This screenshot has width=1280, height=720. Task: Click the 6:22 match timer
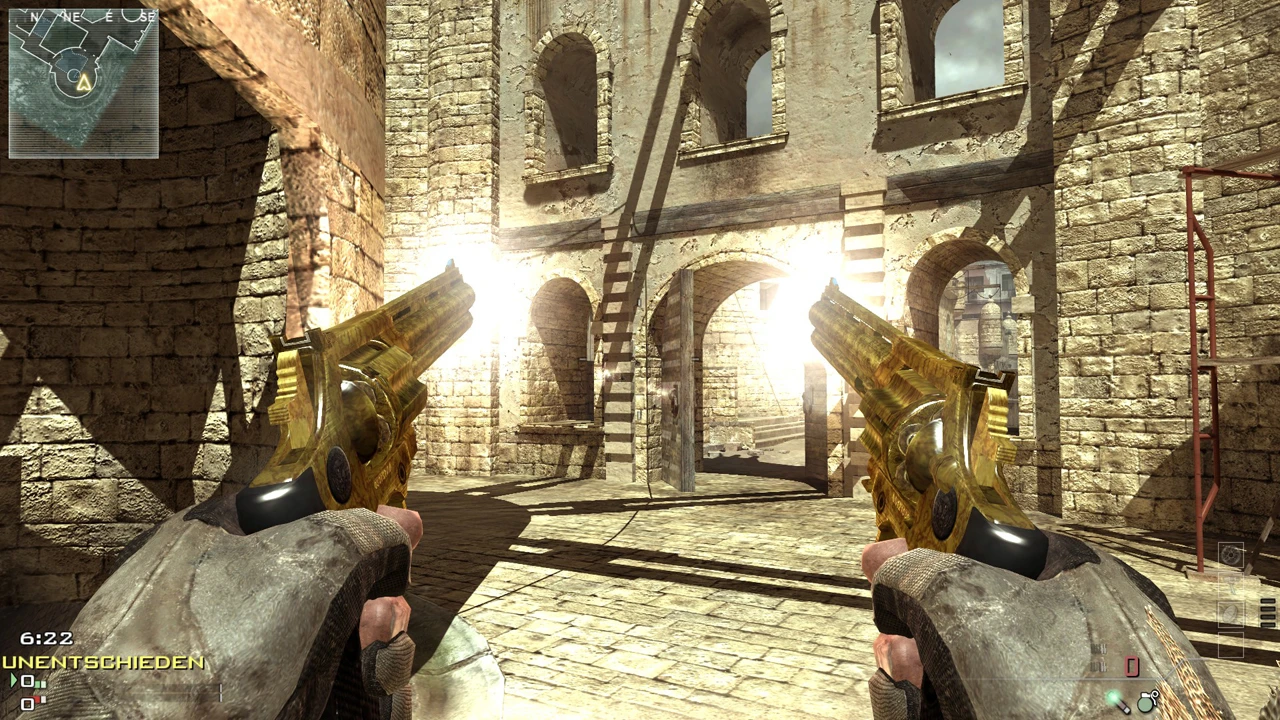[x=45, y=638]
